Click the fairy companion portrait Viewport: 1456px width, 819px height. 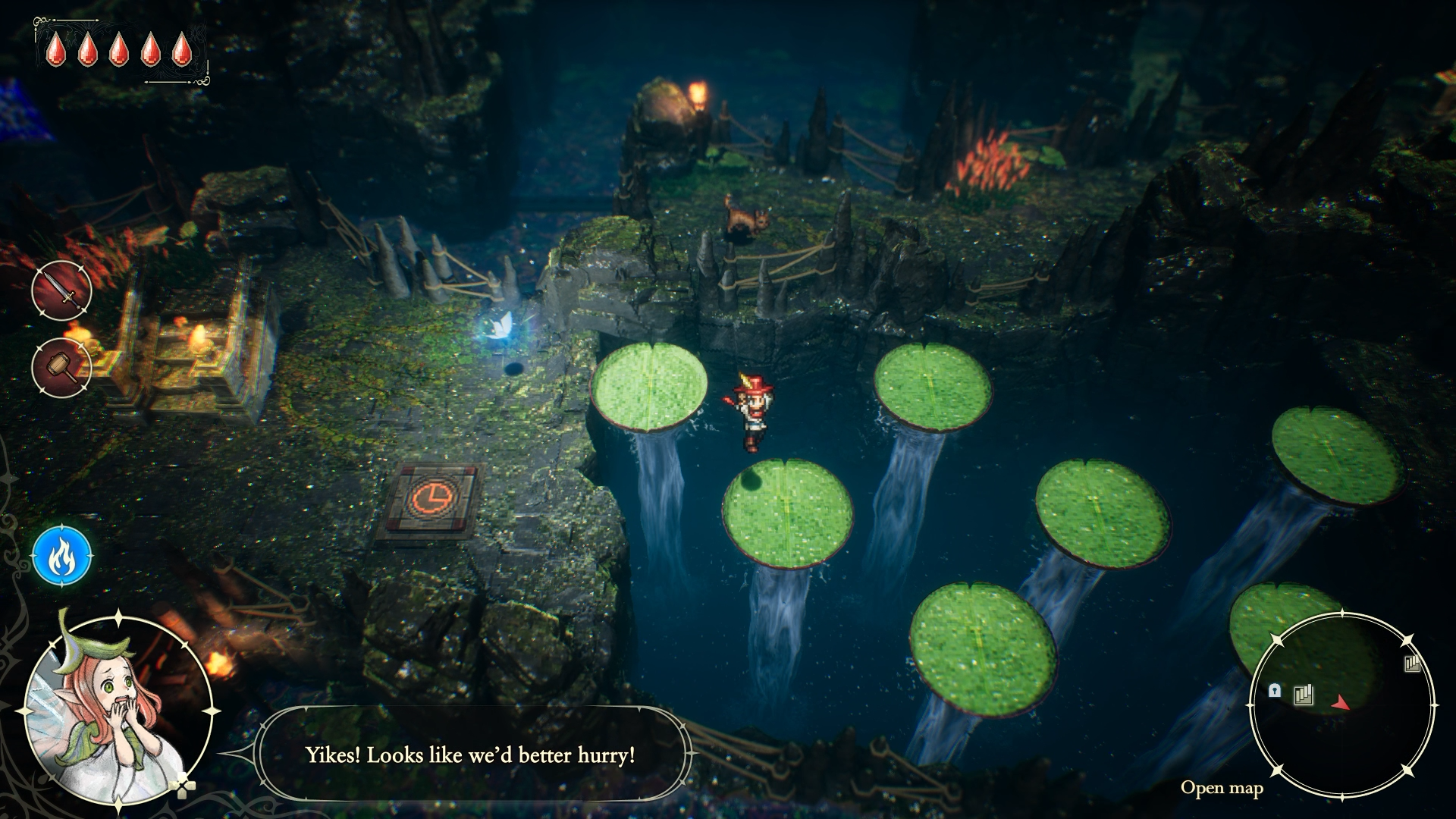(118, 709)
